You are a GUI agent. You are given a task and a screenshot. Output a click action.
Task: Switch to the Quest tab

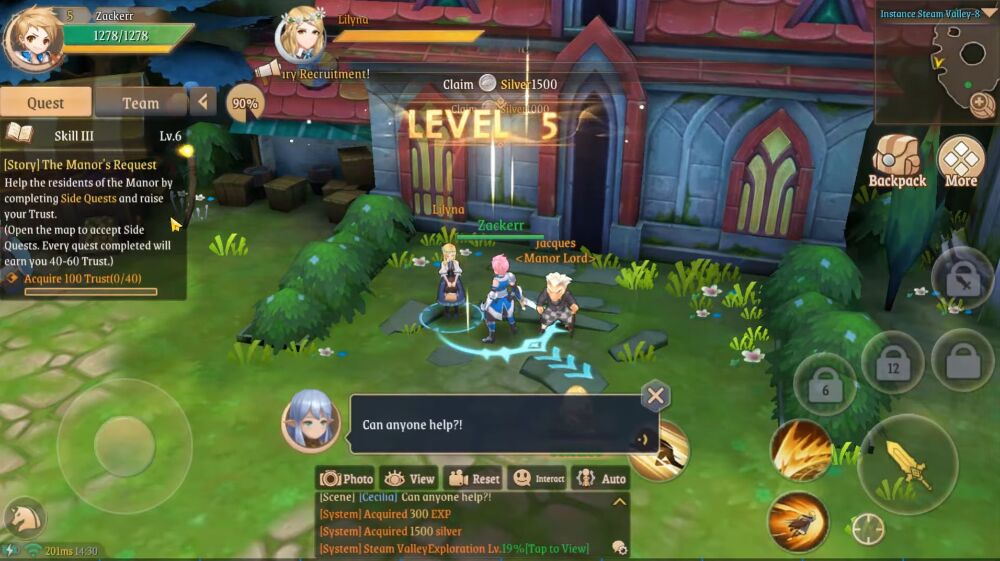tap(46, 102)
